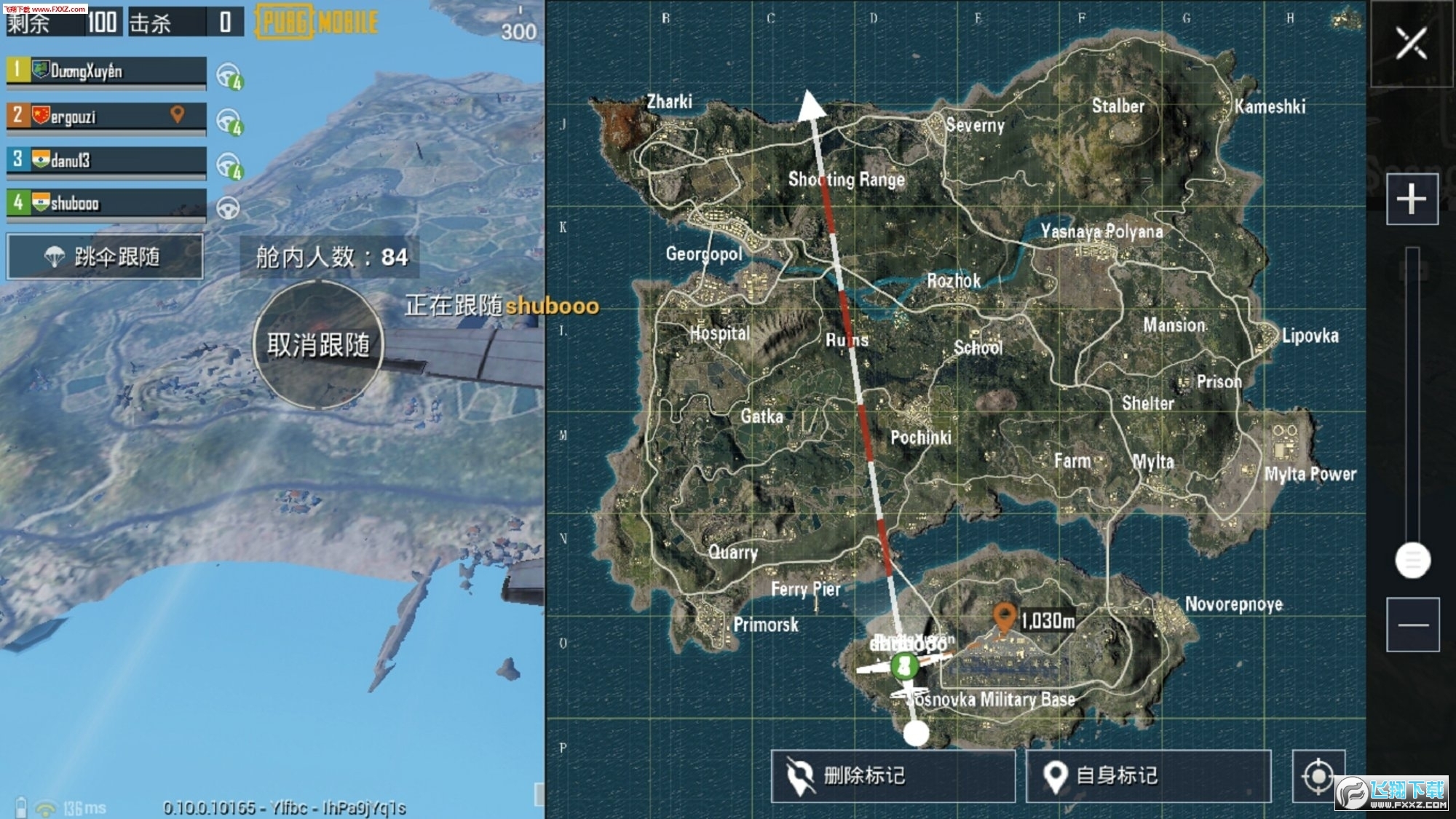This screenshot has width=1456, height=819.
Task: Open the 跳伞跟随 parachute follow button
Action: [x=105, y=257]
